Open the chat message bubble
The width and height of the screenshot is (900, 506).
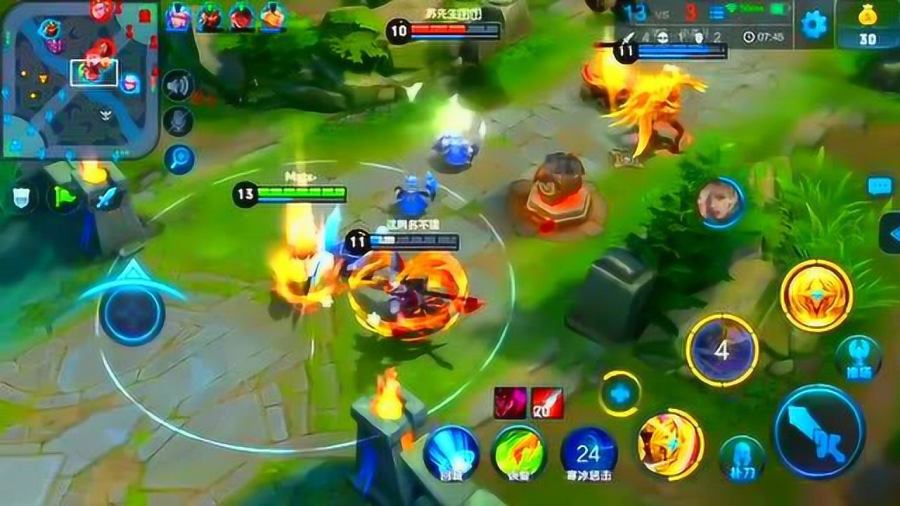click(x=879, y=185)
